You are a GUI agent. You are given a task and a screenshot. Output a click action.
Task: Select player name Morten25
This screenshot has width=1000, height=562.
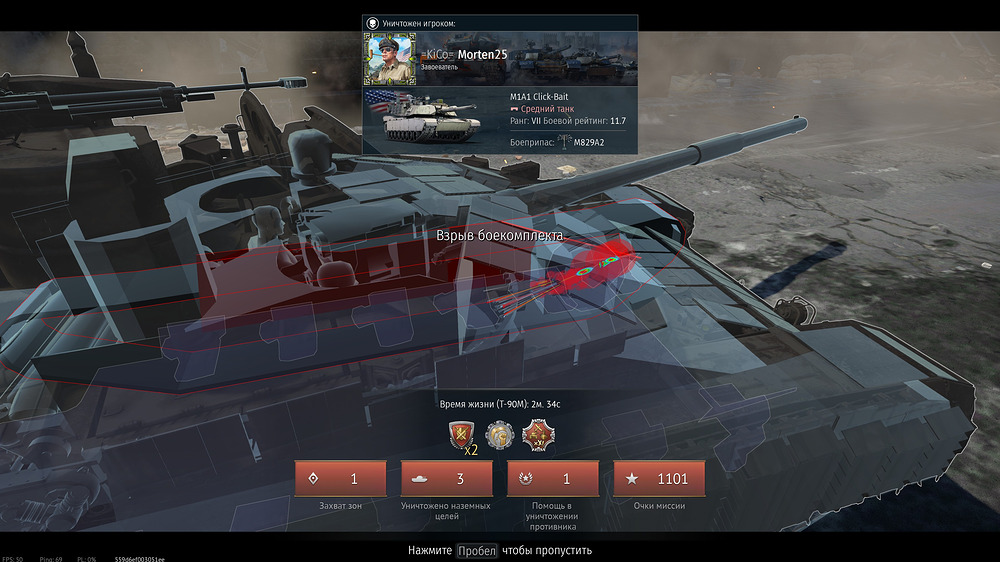(483, 54)
